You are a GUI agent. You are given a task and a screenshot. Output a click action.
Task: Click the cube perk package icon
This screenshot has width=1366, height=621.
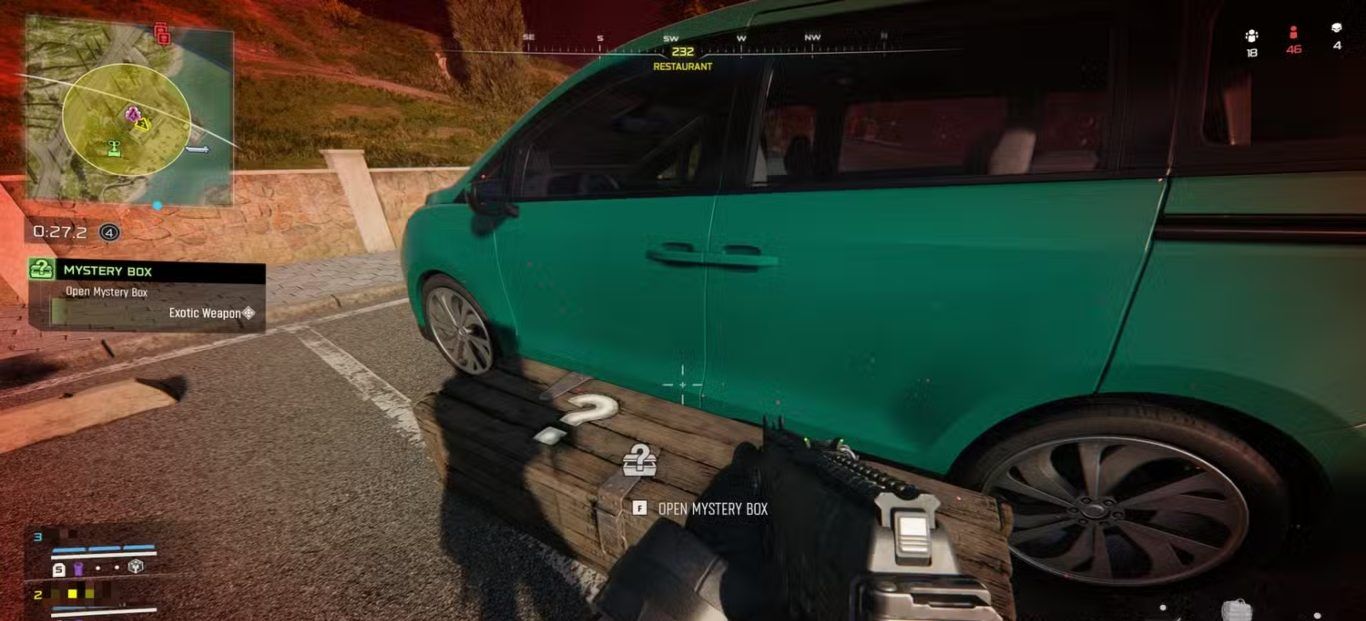[x=135, y=567]
